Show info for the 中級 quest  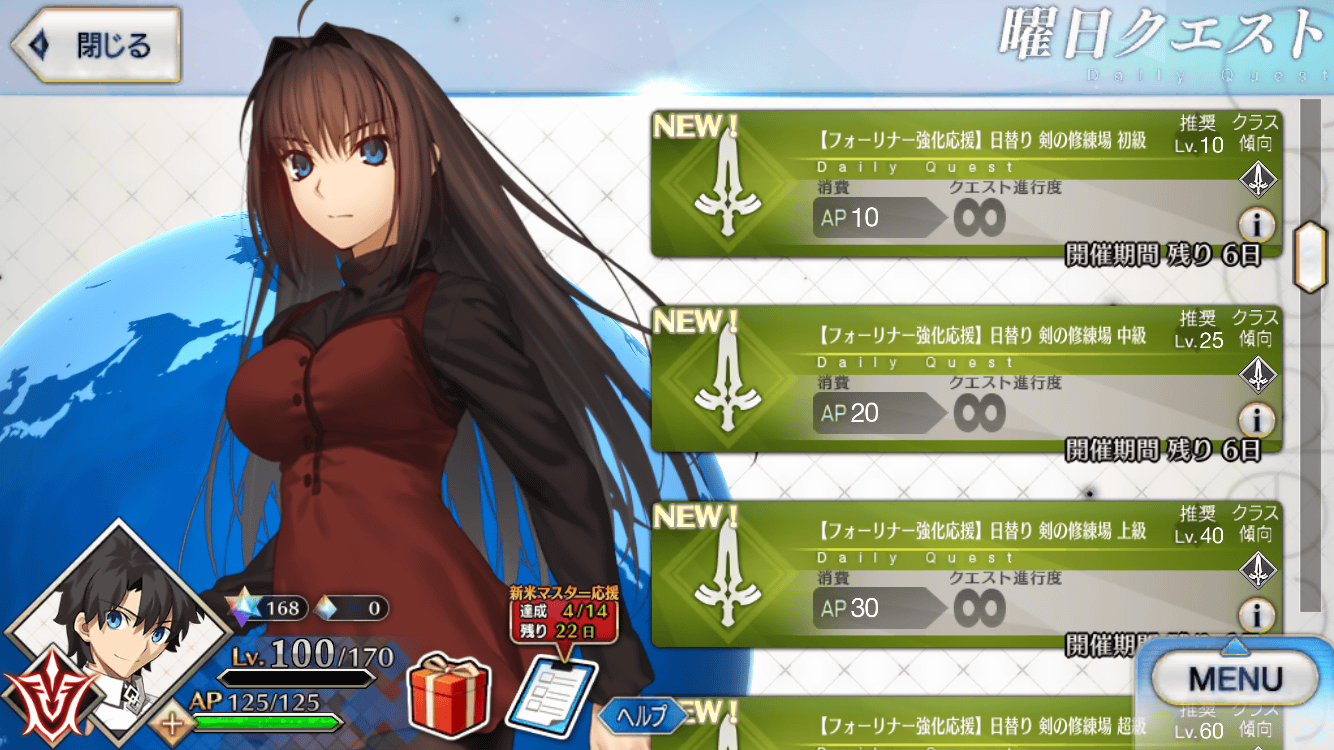pos(1256,419)
